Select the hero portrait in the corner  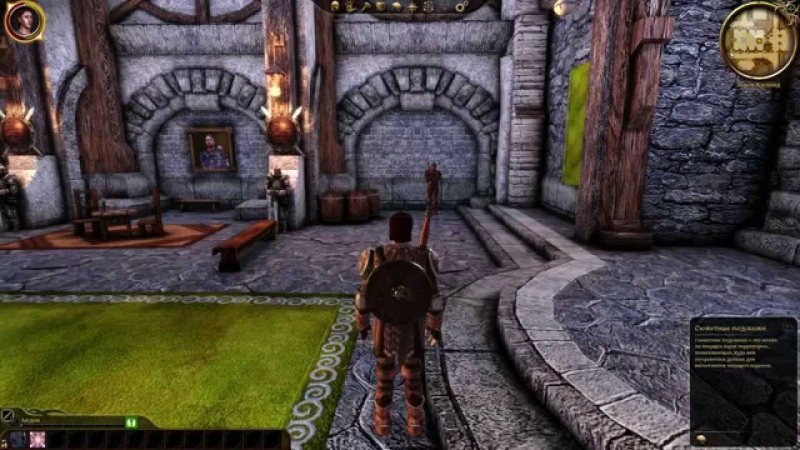click(23, 21)
